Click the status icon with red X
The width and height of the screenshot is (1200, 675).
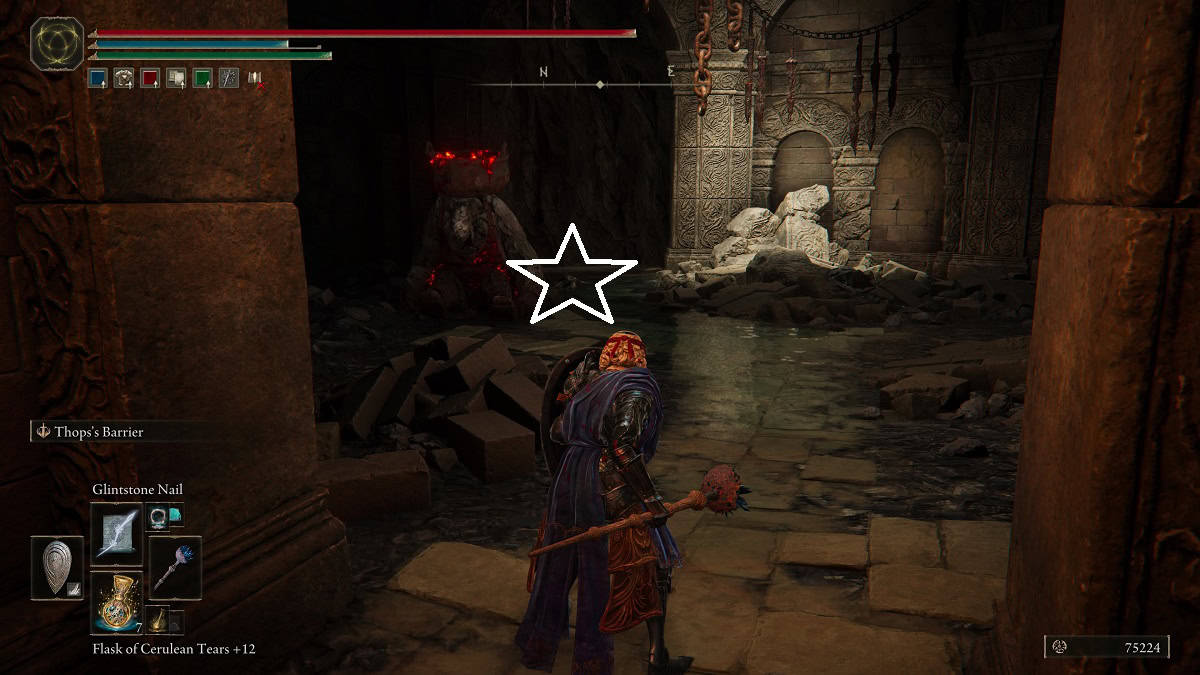click(x=256, y=78)
